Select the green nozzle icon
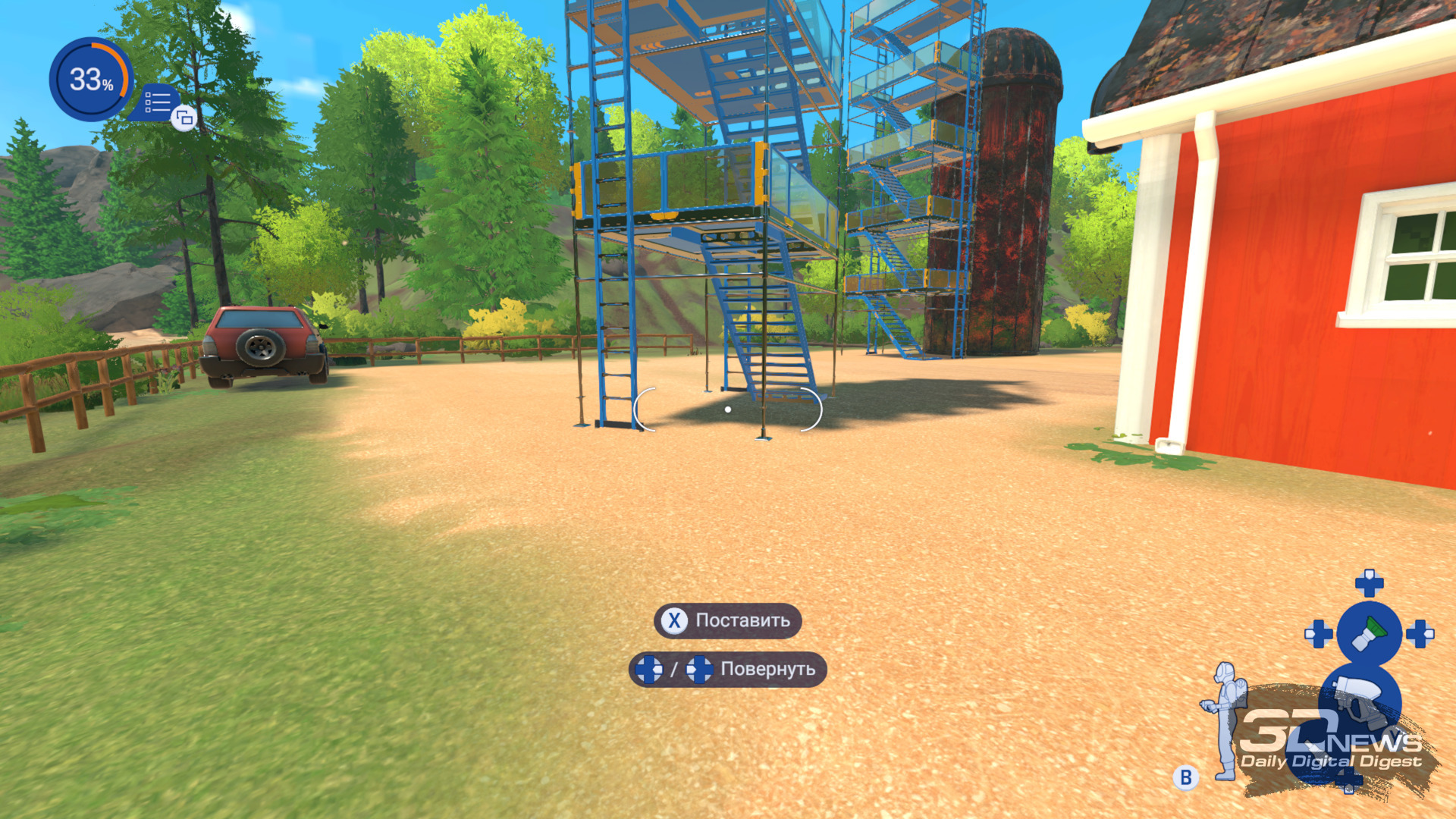1456x819 pixels. [x=1369, y=633]
